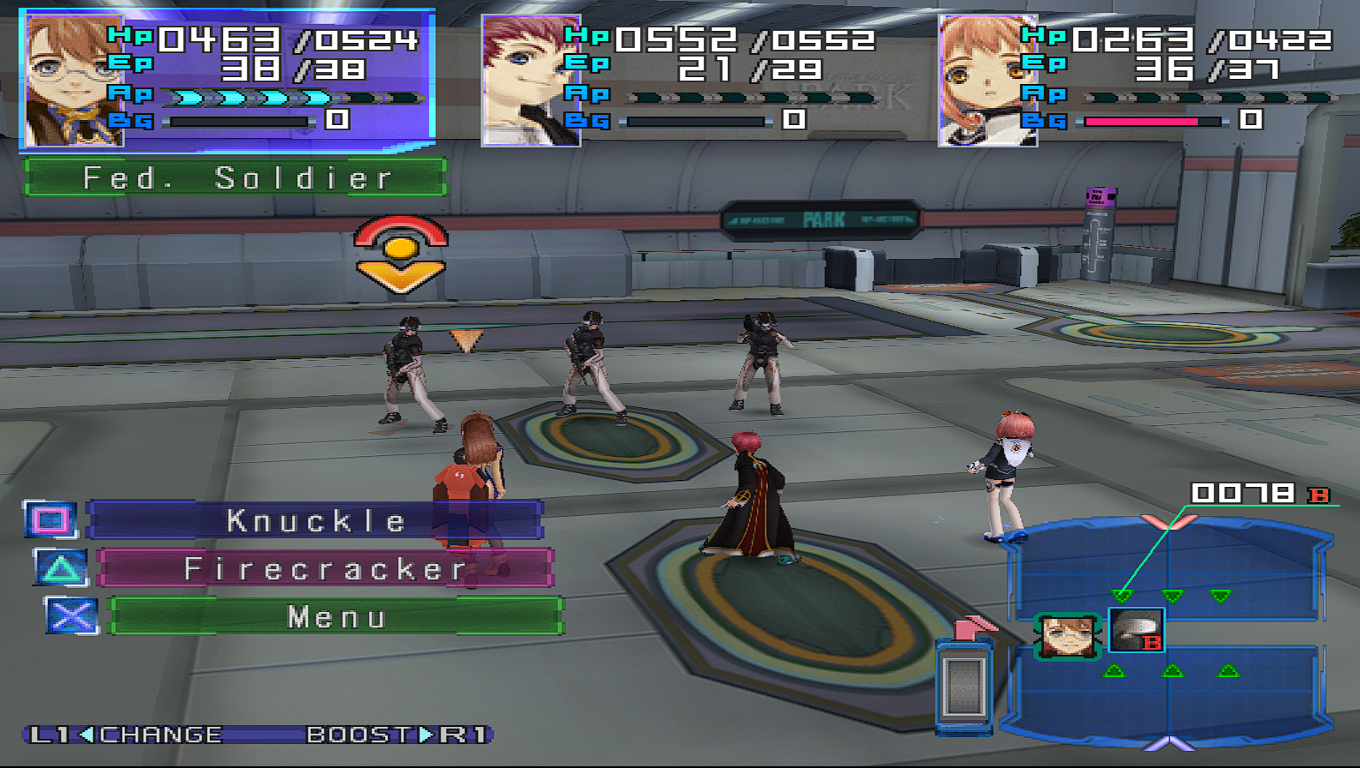Select the red-haired character's portrait
This screenshot has width=1360, height=768.
point(531,81)
